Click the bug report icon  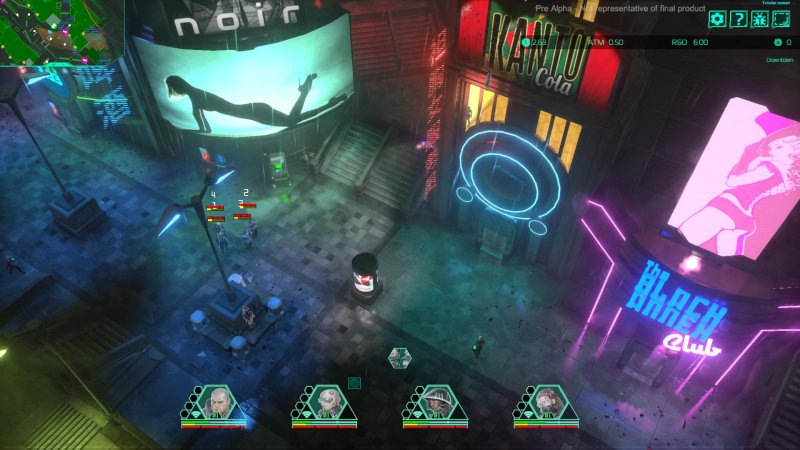[x=759, y=18]
